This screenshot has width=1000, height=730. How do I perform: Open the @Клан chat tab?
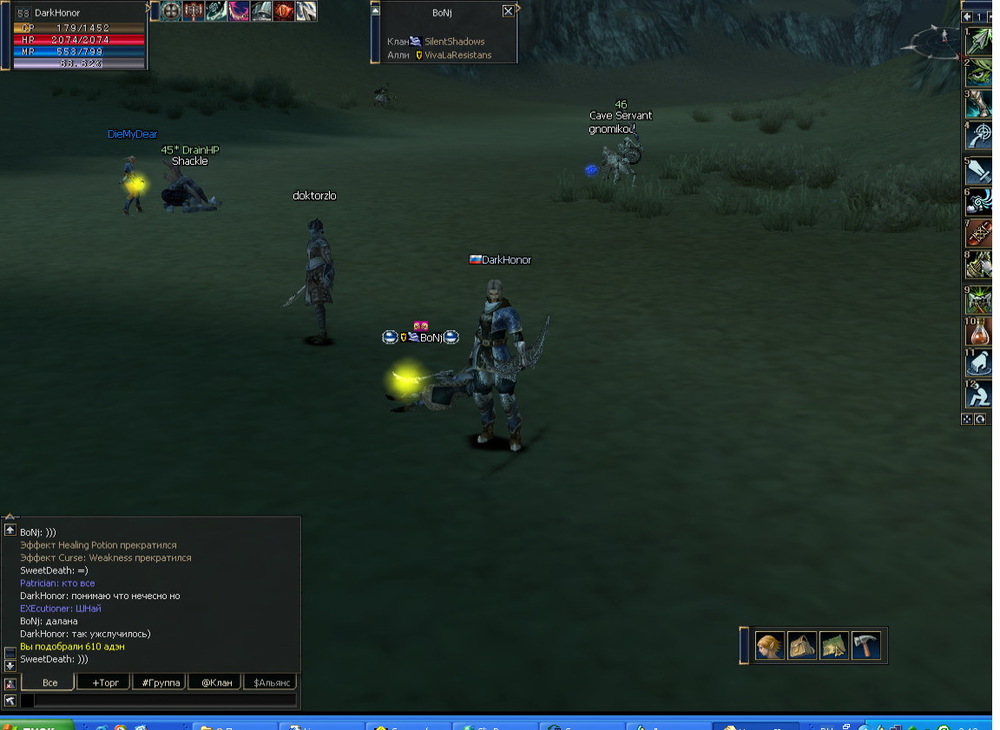coord(216,683)
